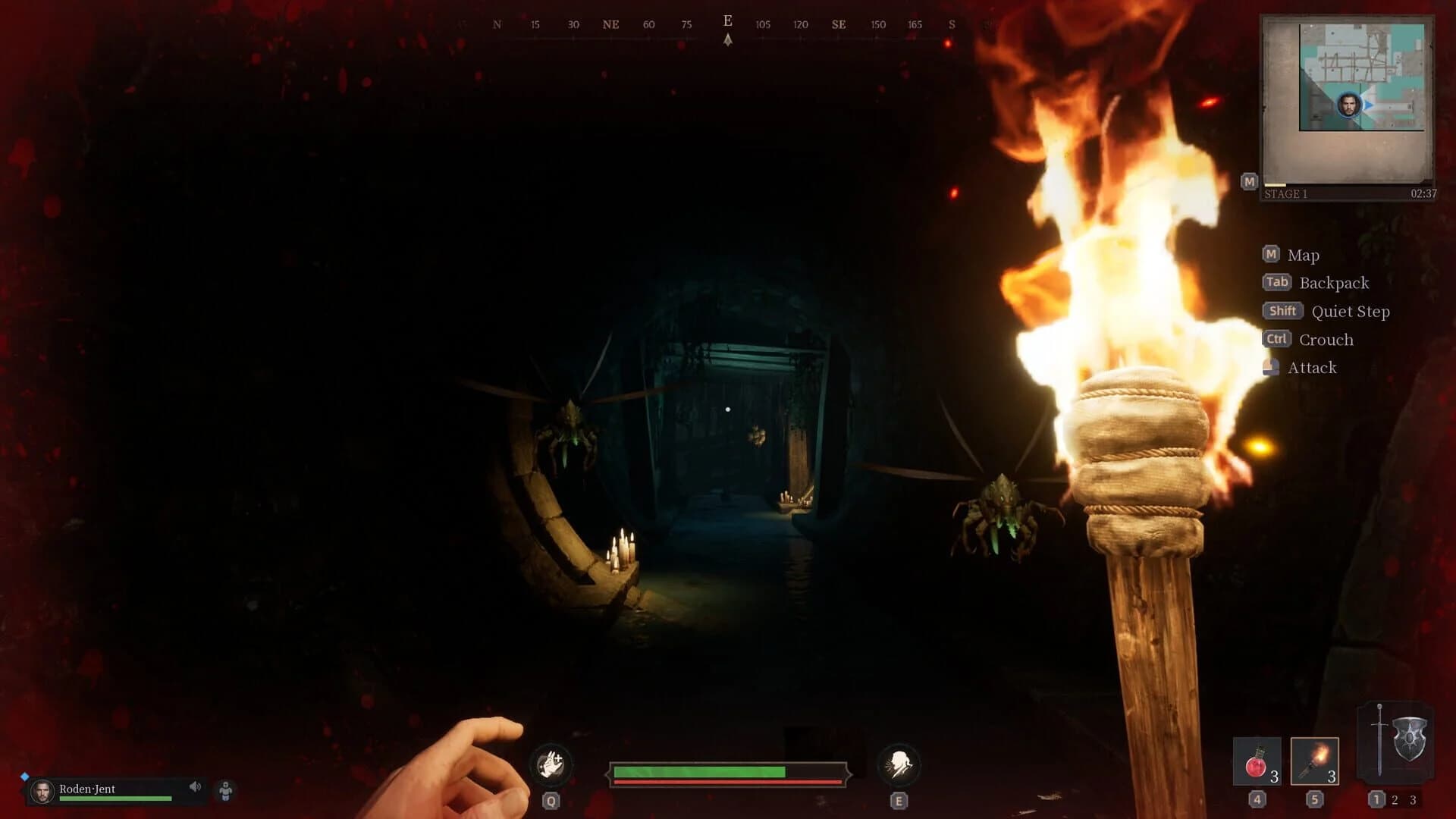
Task: Switch to weapon slot 3
Action: pyautogui.click(x=1412, y=798)
